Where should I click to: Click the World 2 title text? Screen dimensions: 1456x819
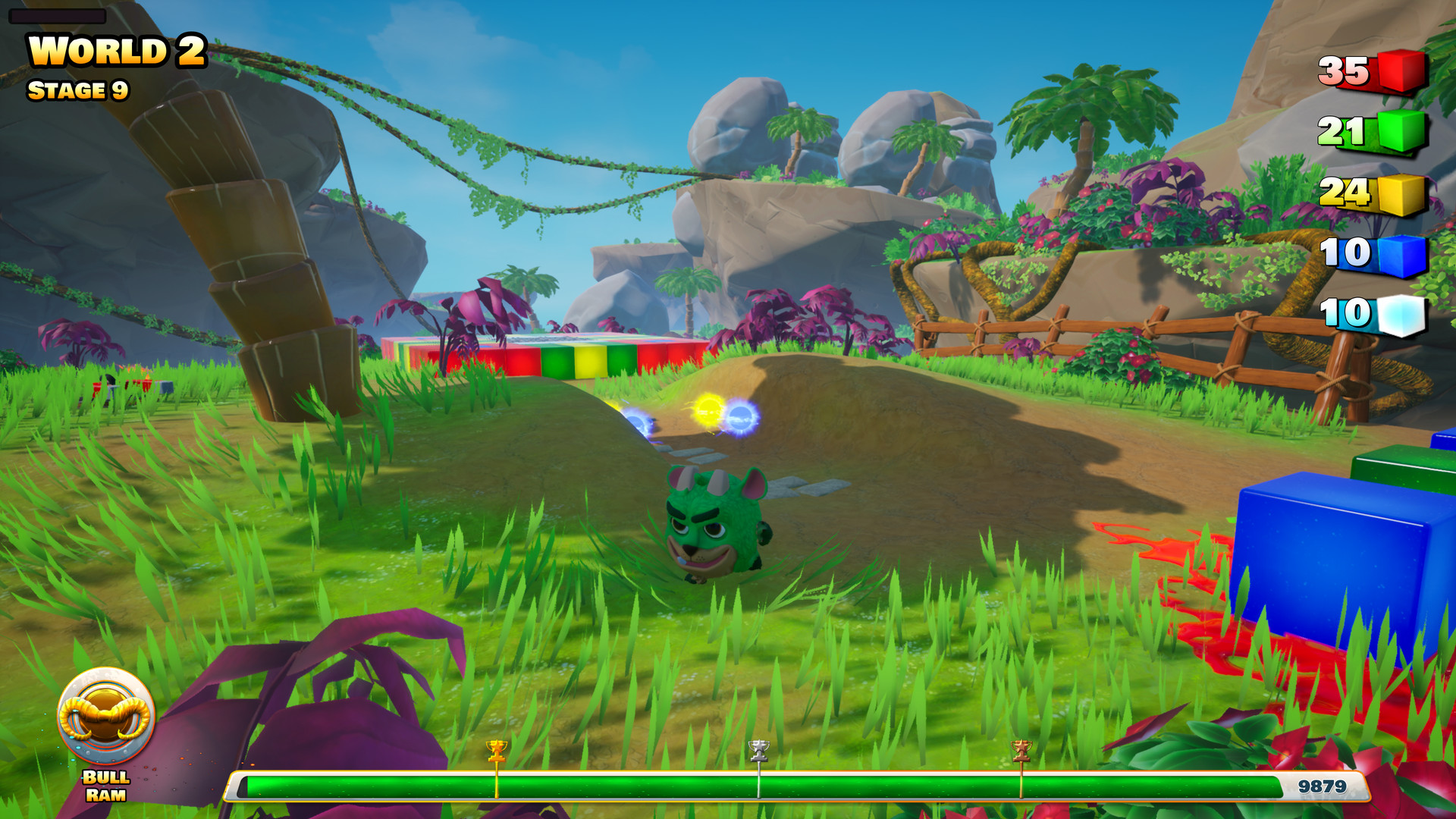coord(115,50)
